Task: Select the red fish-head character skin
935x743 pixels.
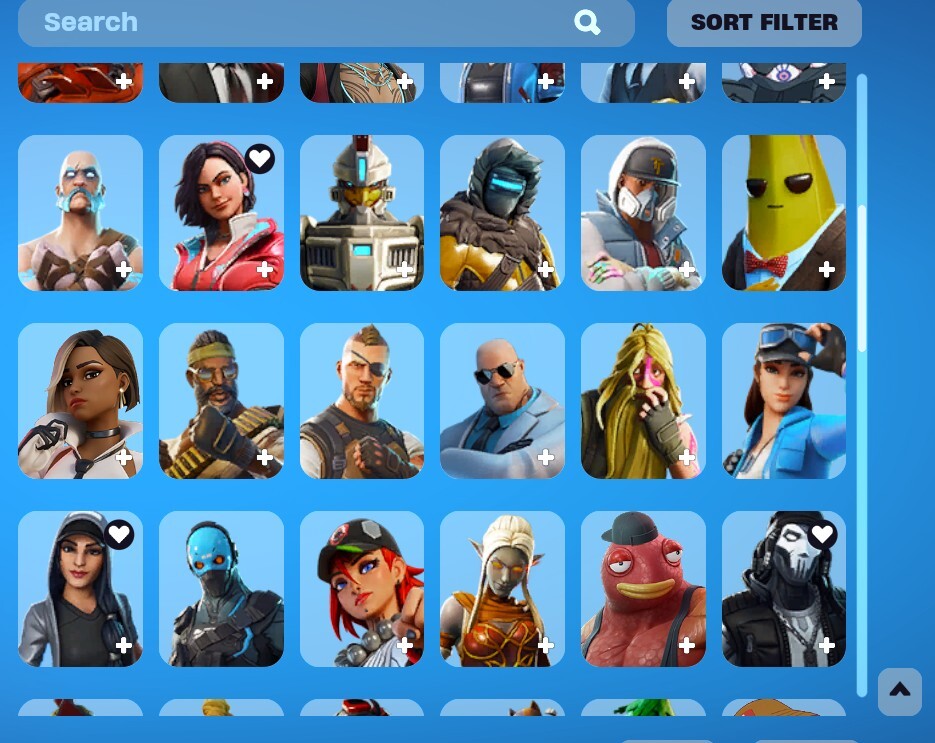Action: coord(643,588)
